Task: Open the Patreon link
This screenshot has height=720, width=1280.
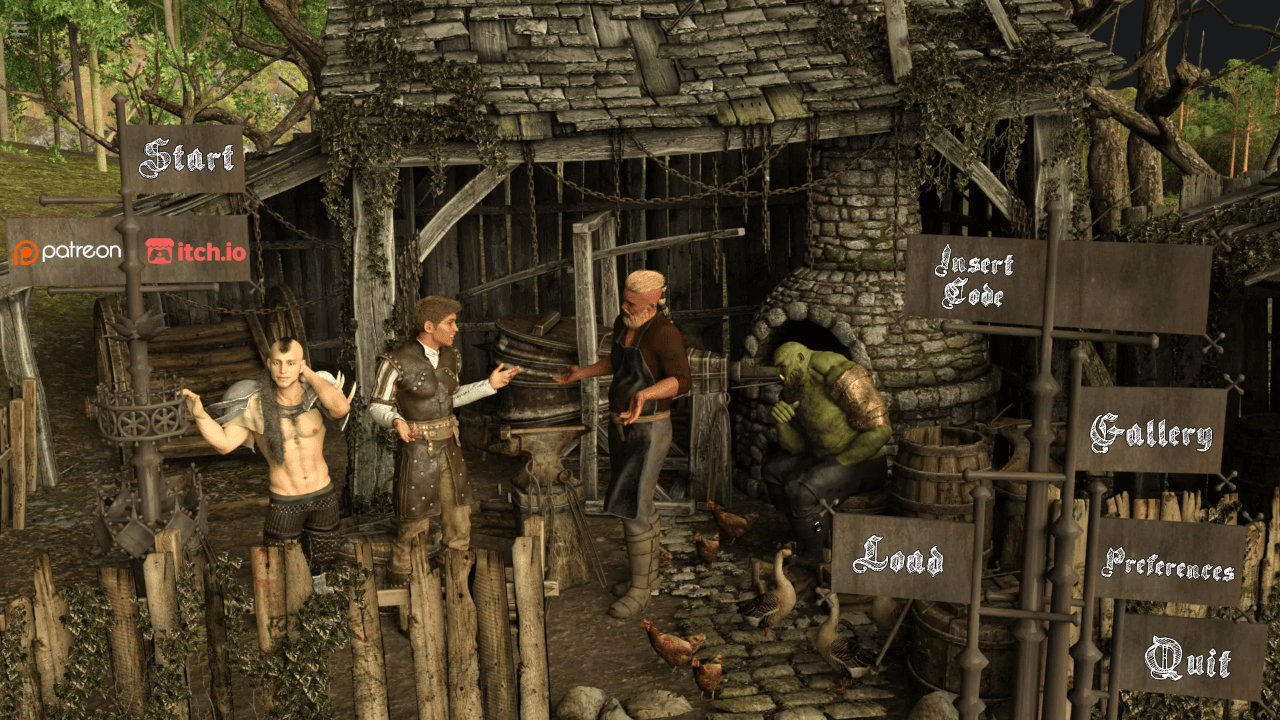Action: pyautogui.click(x=68, y=252)
